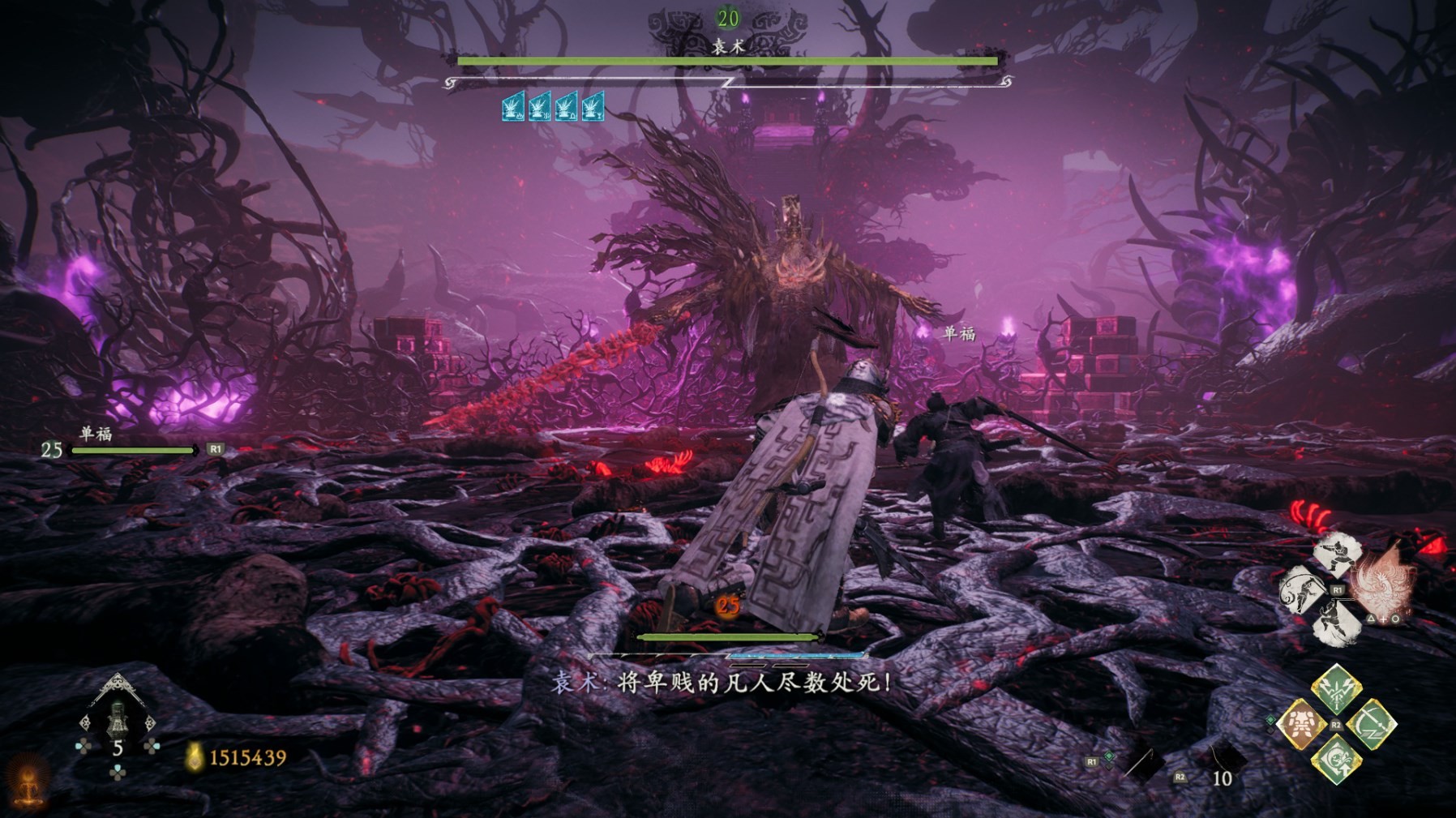Viewport: 1456px width, 818px height.
Task: Activate the punching figure martial art
Action: tap(1337, 556)
